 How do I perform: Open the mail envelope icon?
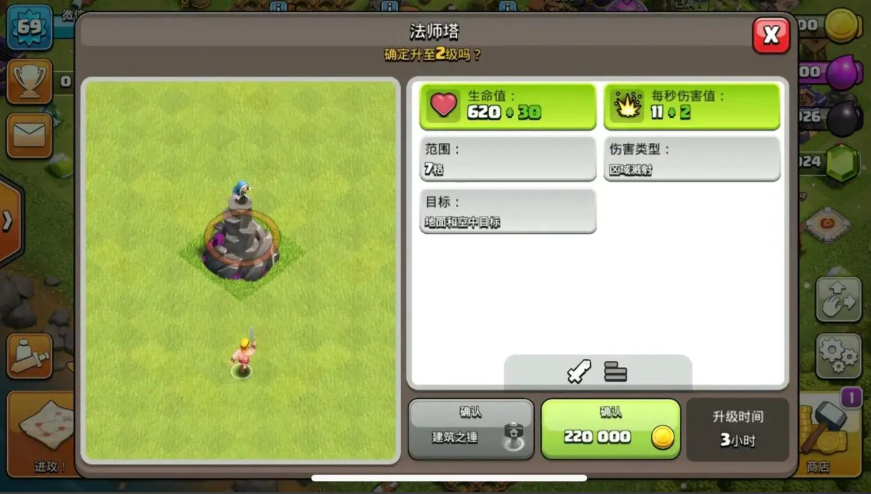pyautogui.click(x=29, y=134)
